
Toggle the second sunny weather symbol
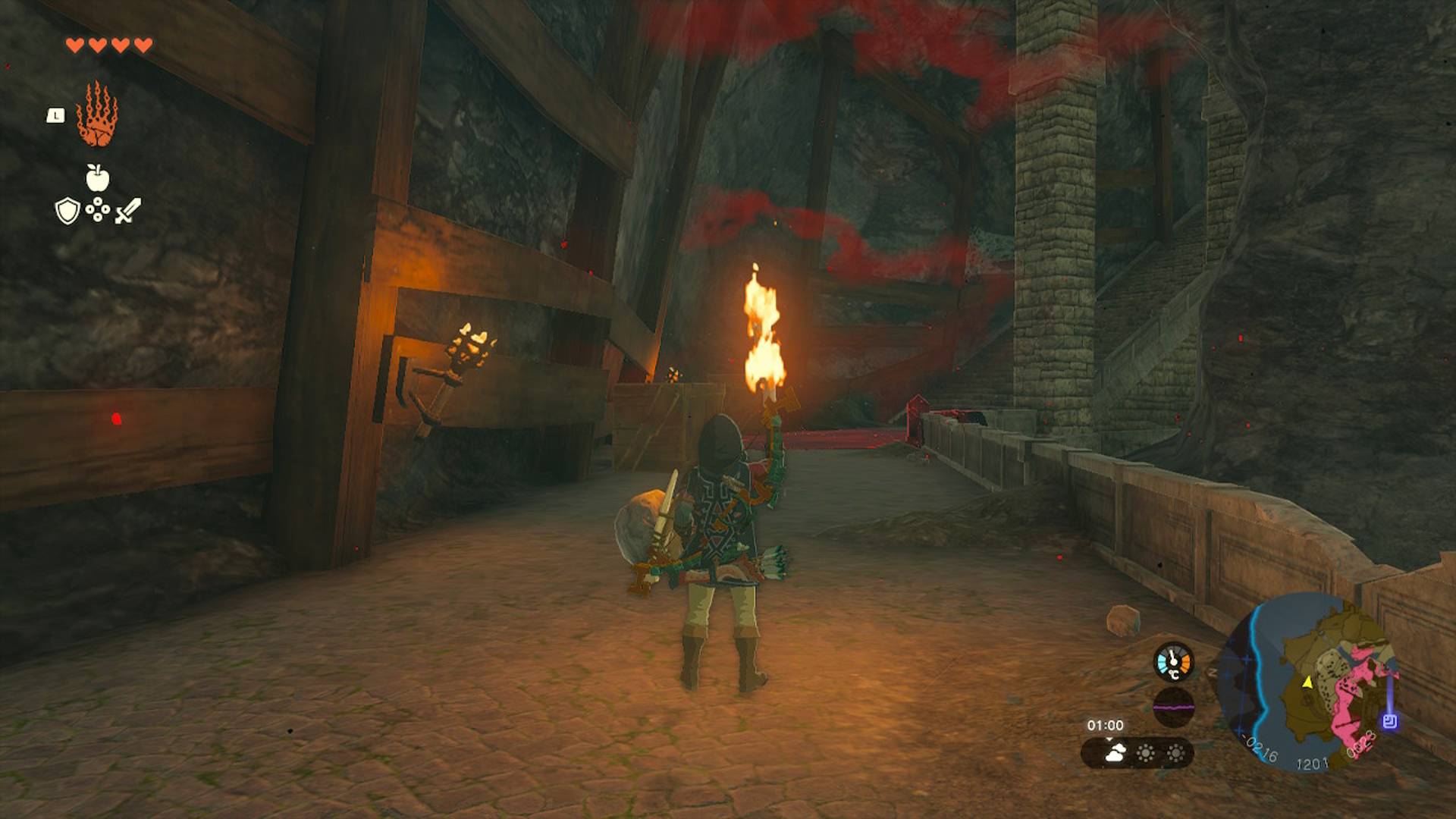(1176, 755)
